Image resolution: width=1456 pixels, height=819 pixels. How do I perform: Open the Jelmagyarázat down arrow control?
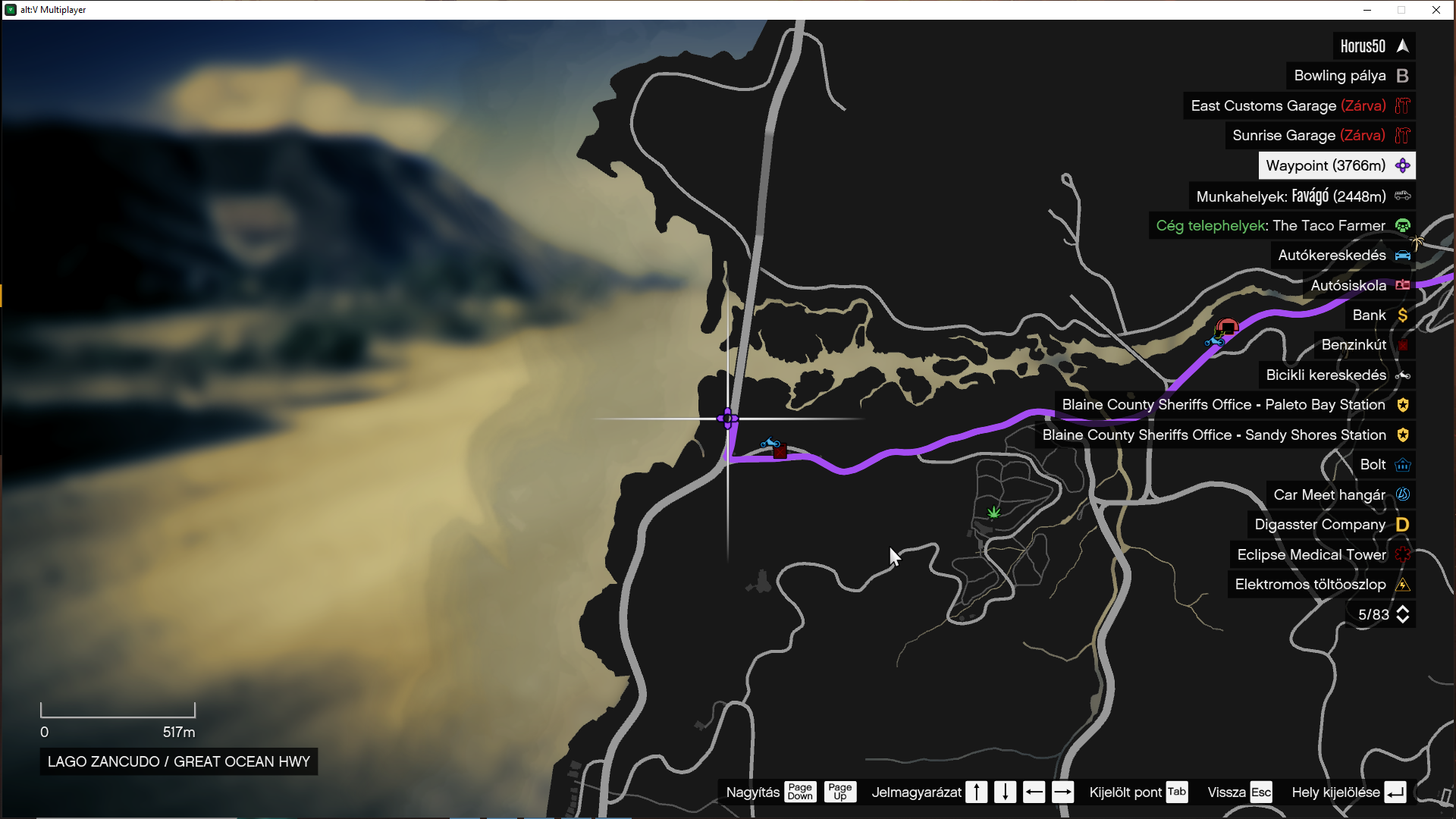click(1005, 792)
